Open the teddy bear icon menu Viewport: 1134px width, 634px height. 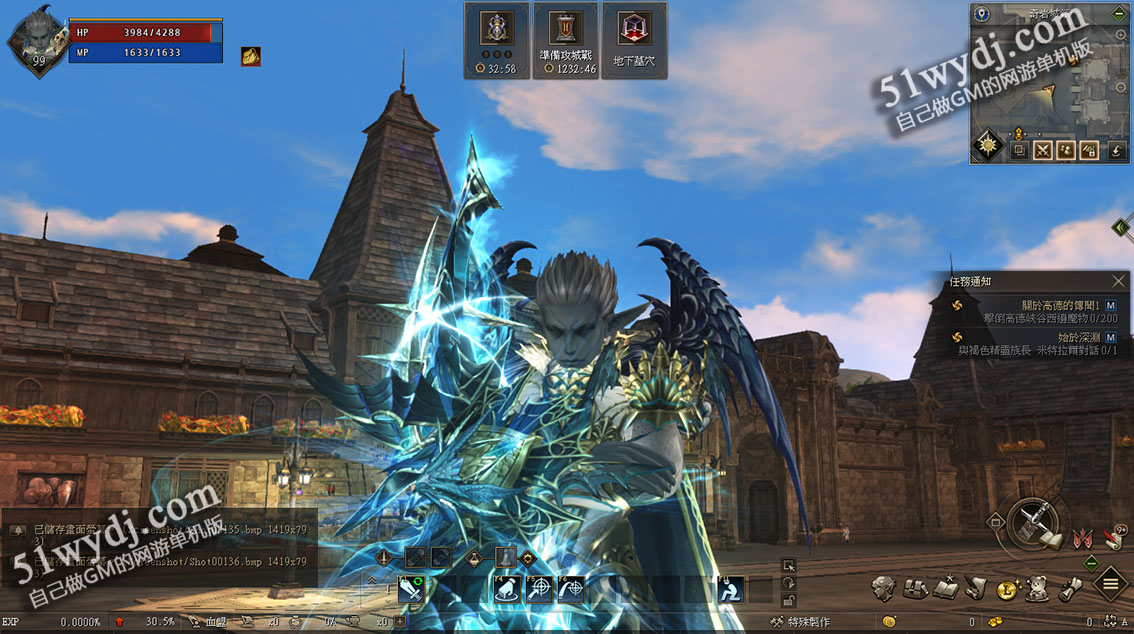click(1038, 589)
